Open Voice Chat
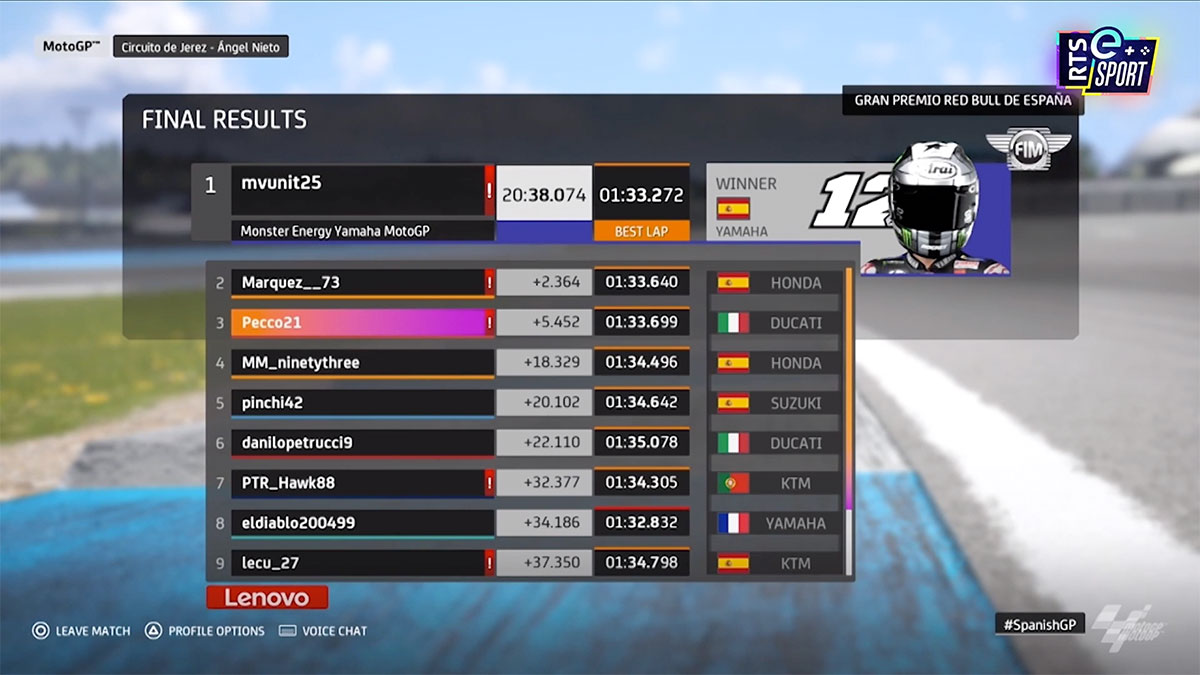This screenshot has width=1200, height=675. coord(322,631)
